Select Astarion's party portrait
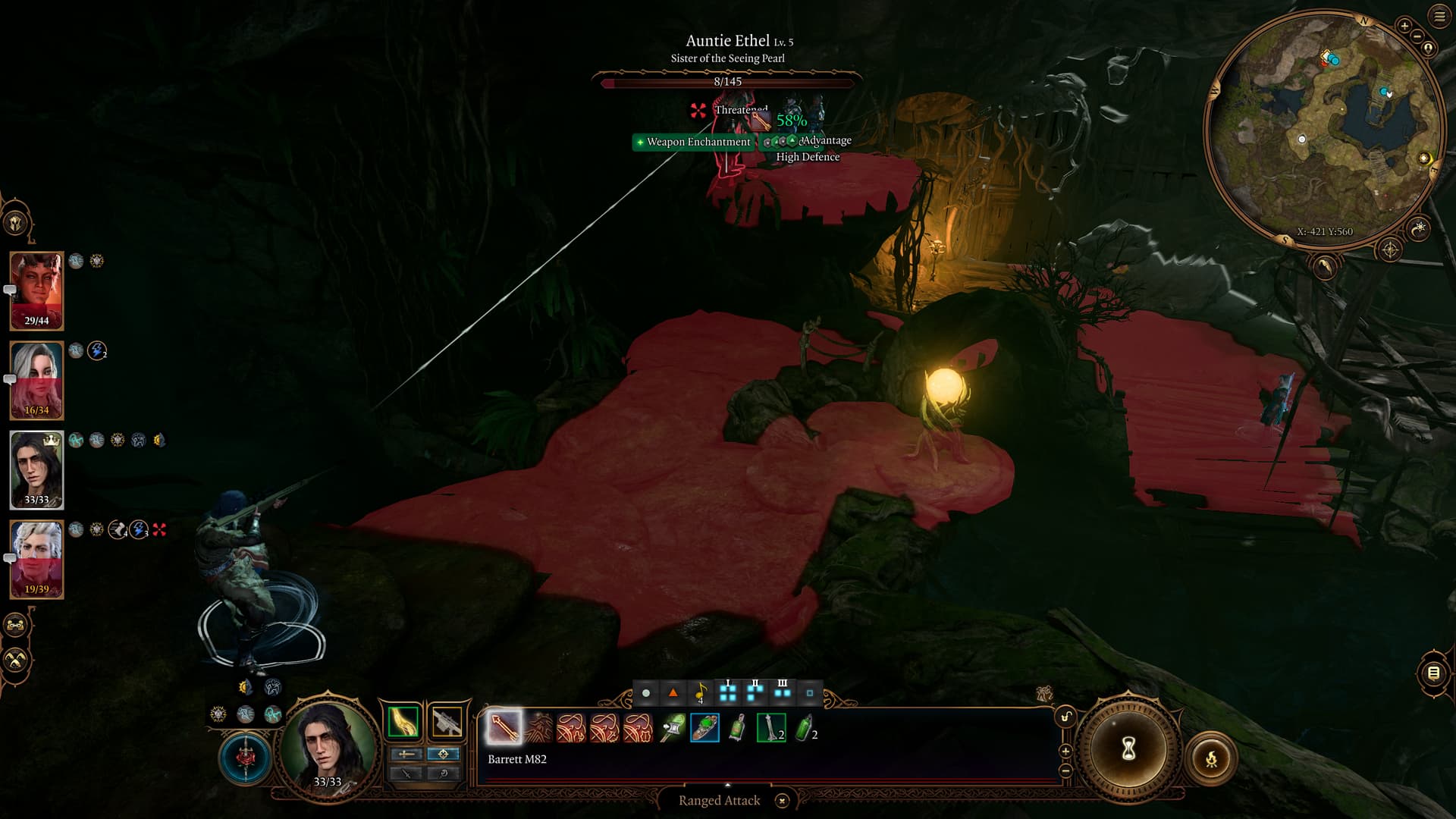 [36, 559]
